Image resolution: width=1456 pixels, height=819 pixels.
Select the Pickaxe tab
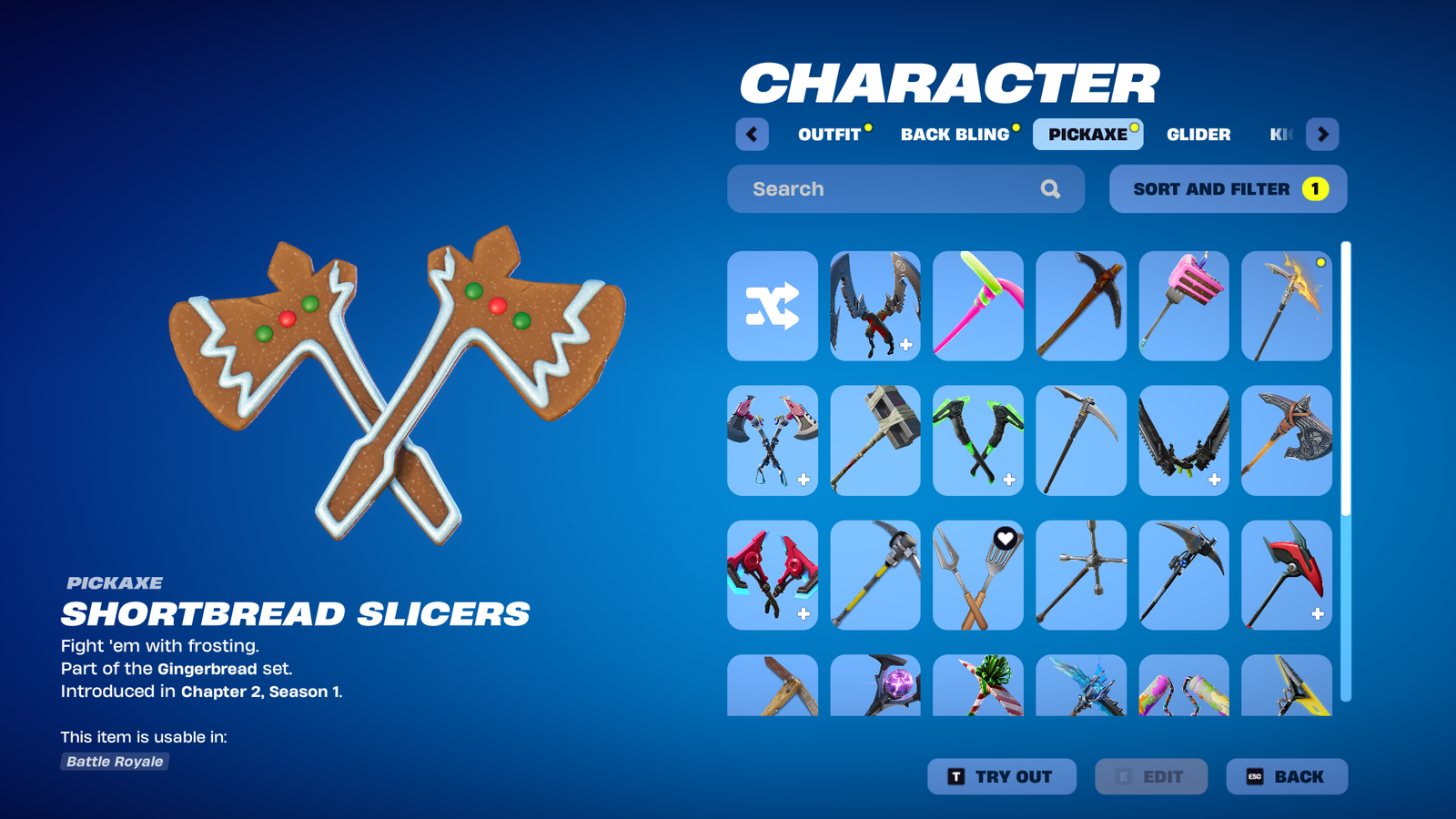pyautogui.click(x=1087, y=135)
